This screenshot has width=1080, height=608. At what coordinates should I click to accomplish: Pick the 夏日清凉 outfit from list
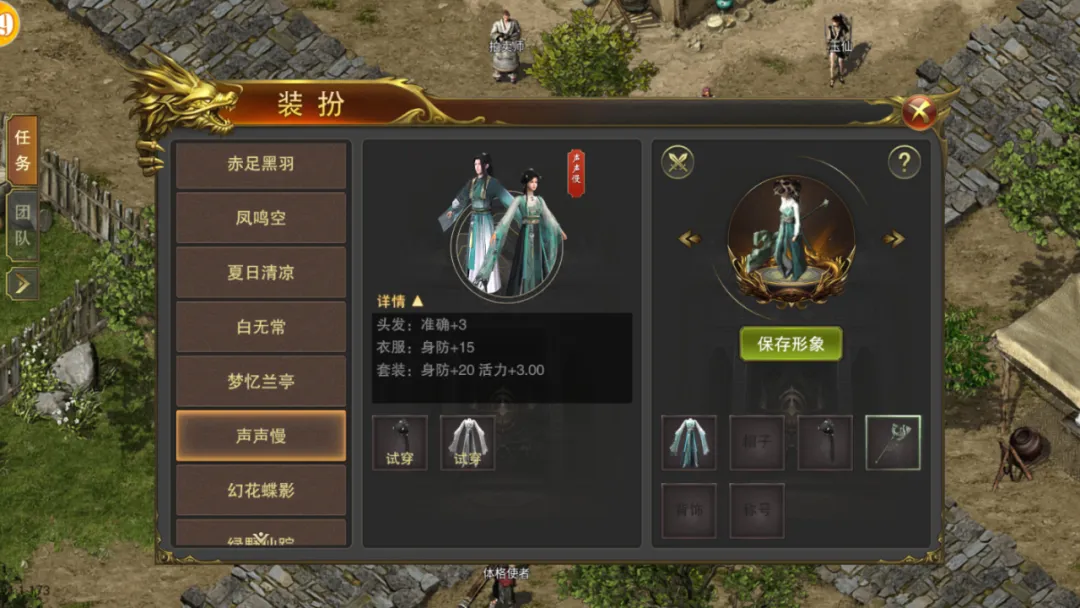click(x=261, y=272)
